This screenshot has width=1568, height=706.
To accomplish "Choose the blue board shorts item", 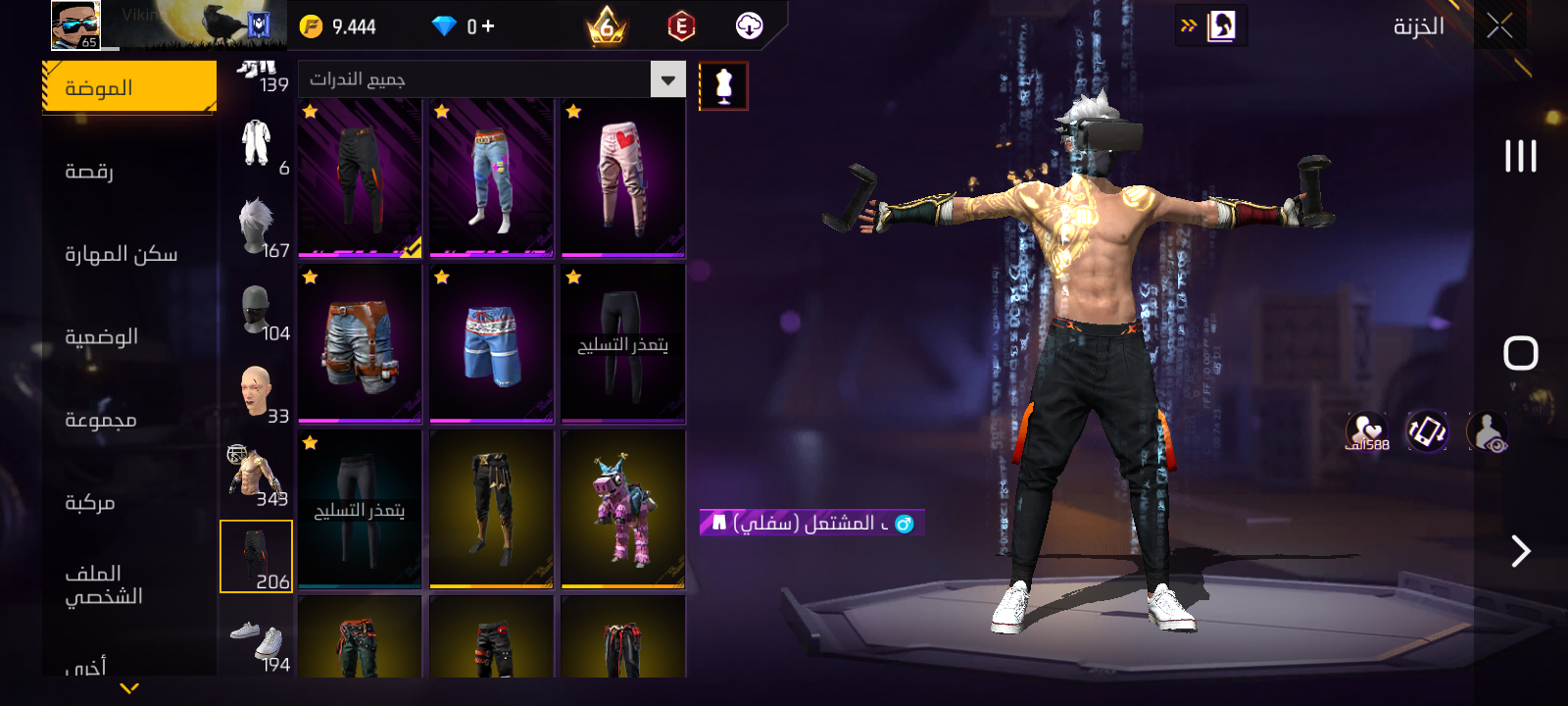I will click(491, 344).
